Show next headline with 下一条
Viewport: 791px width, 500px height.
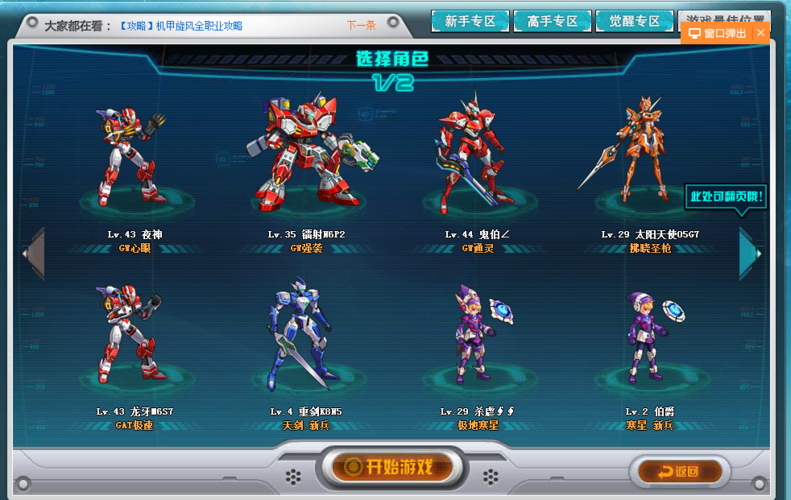pyautogui.click(x=361, y=24)
